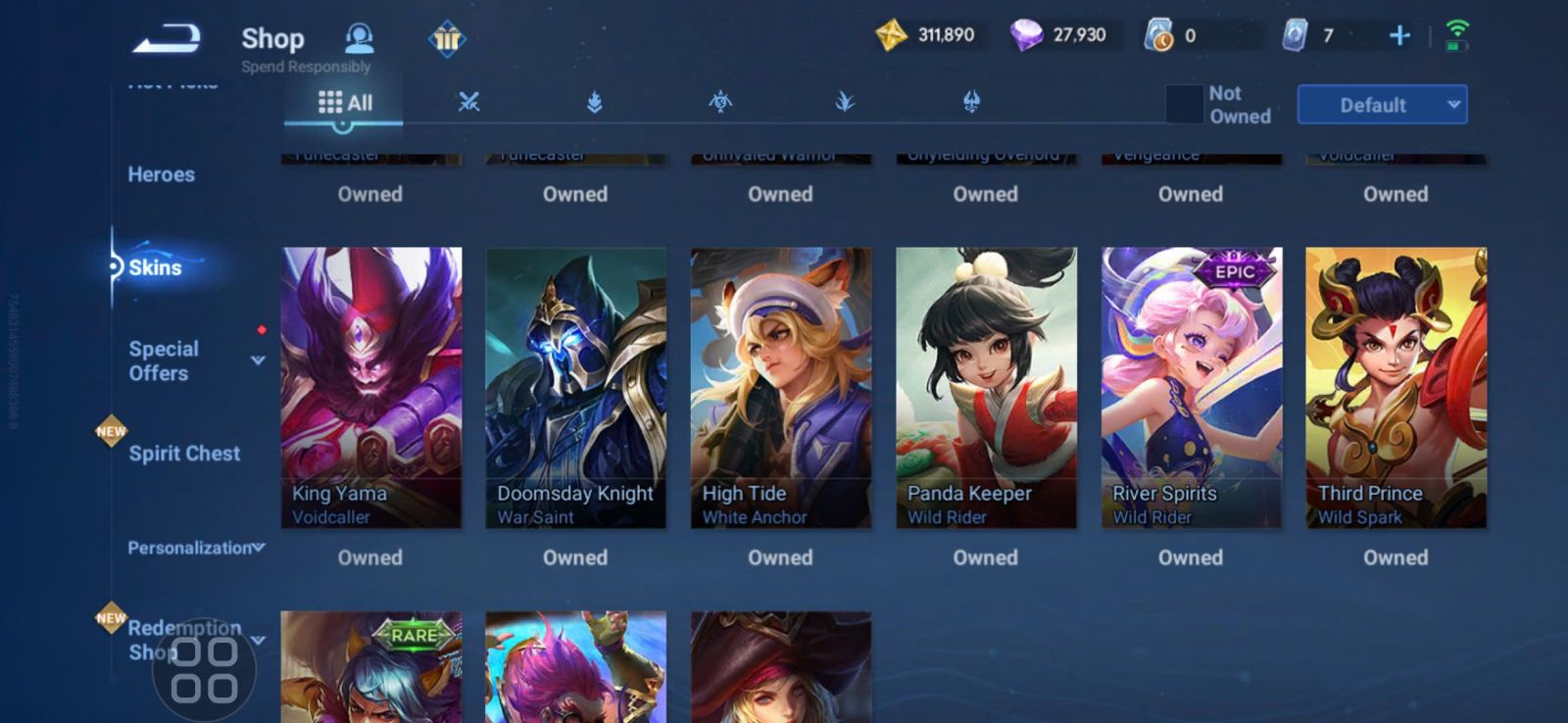This screenshot has width=1568, height=723.
Task: Open the Default sort dropdown
Action: point(1382,105)
